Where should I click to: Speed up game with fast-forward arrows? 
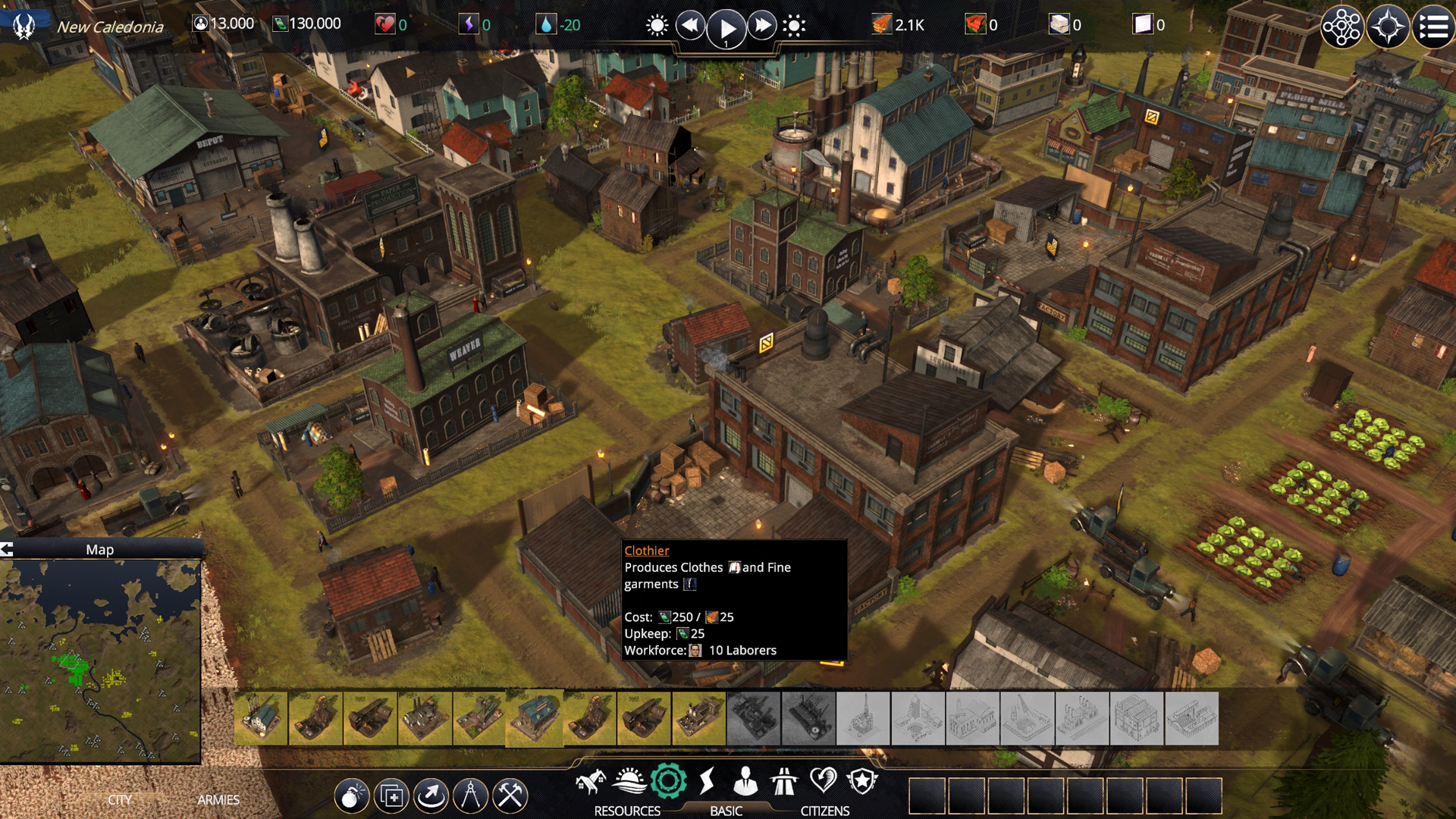[x=761, y=26]
